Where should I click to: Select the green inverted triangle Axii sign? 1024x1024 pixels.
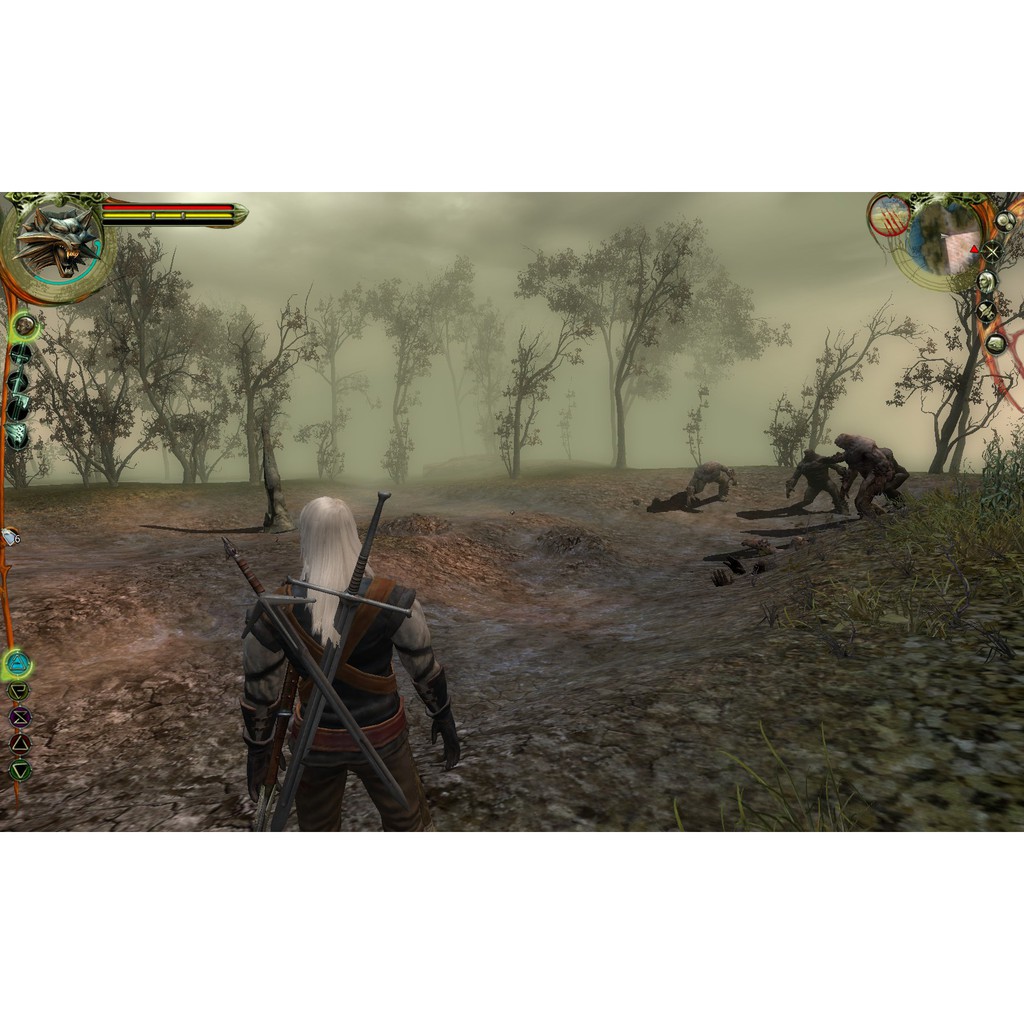(x=19, y=770)
